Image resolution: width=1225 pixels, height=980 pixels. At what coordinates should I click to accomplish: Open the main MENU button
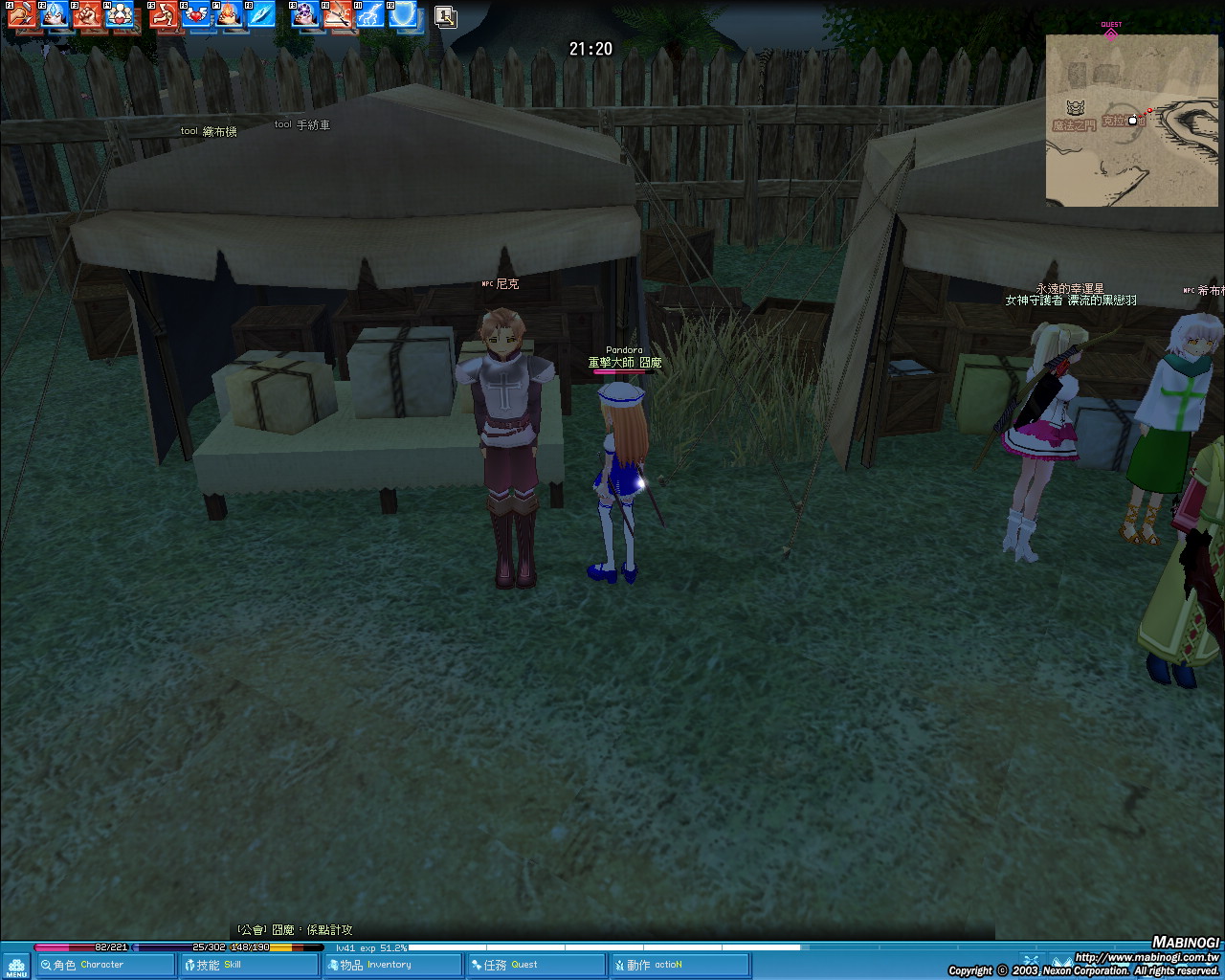pyautogui.click(x=15, y=966)
